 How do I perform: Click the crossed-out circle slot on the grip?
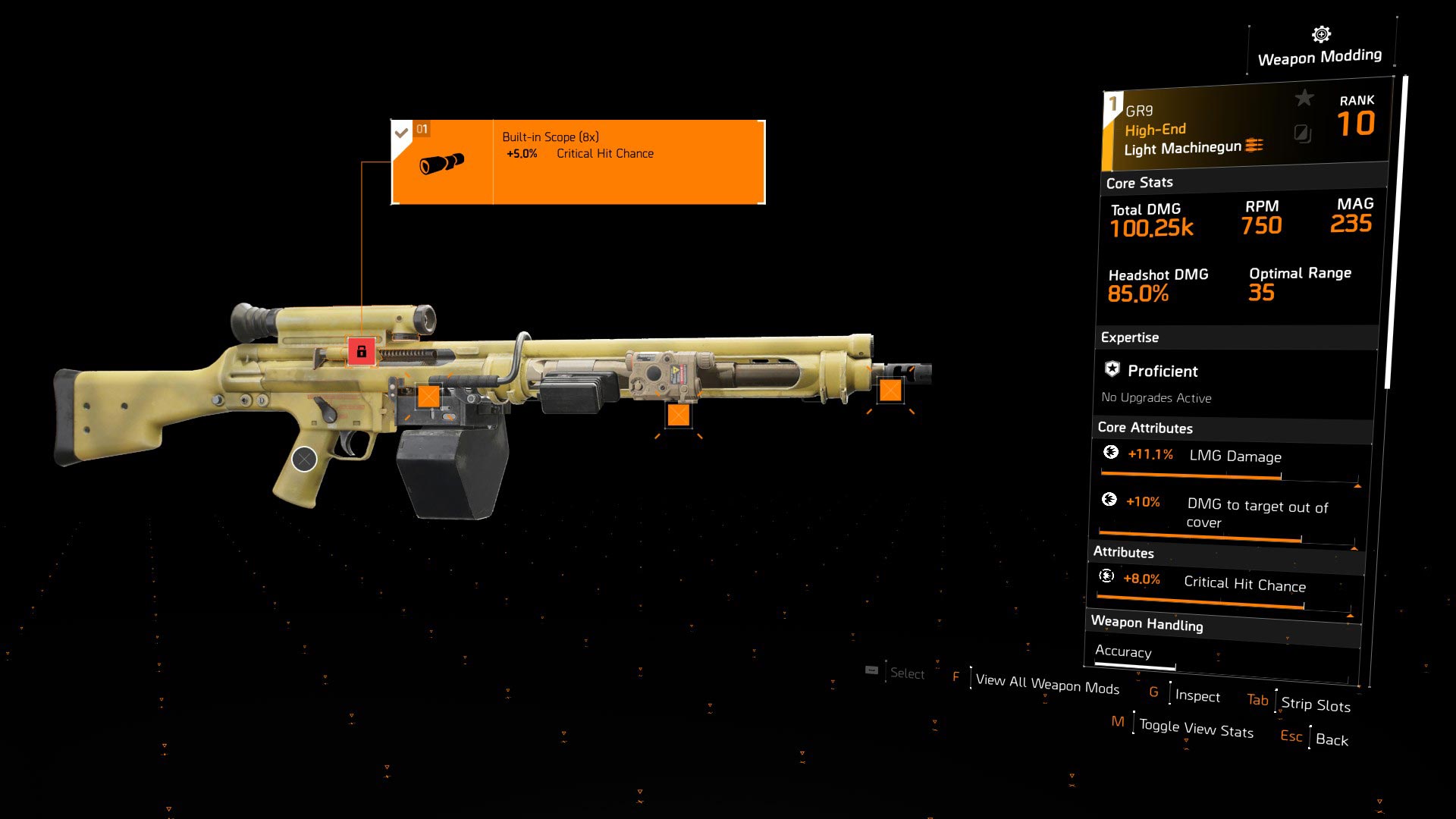(x=304, y=459)
